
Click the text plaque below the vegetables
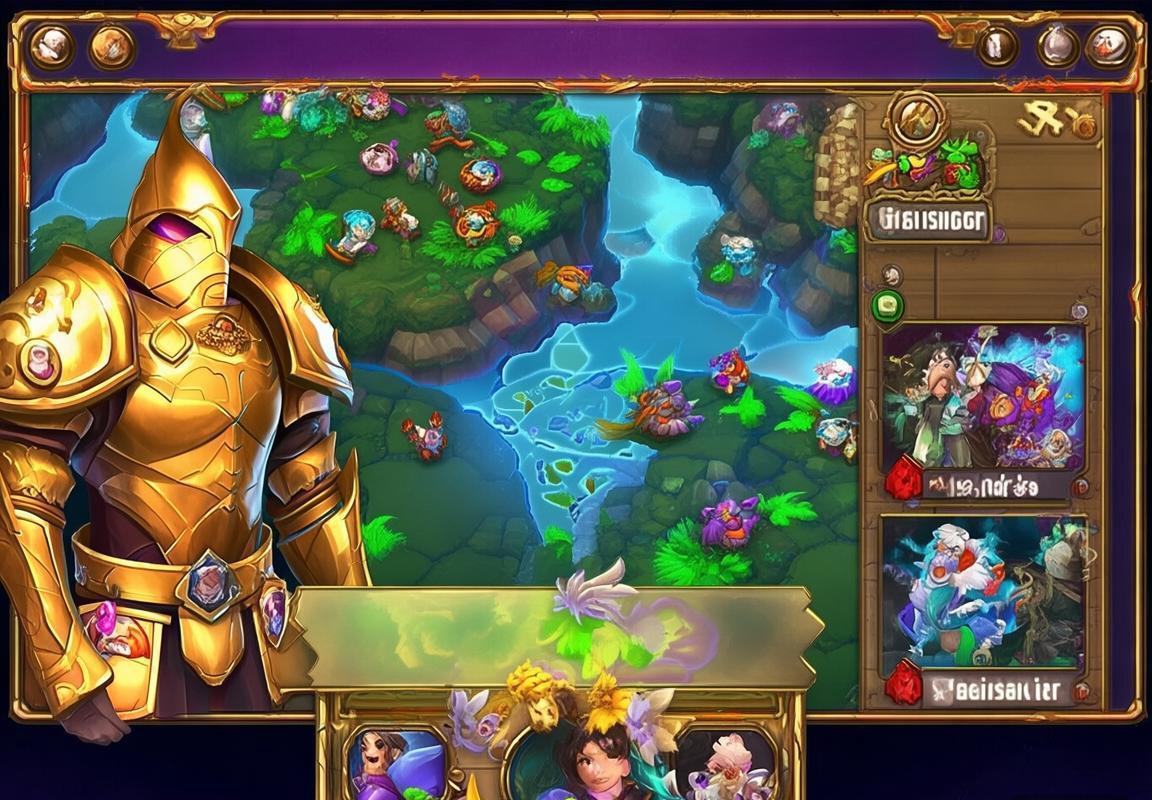[928, 220]
